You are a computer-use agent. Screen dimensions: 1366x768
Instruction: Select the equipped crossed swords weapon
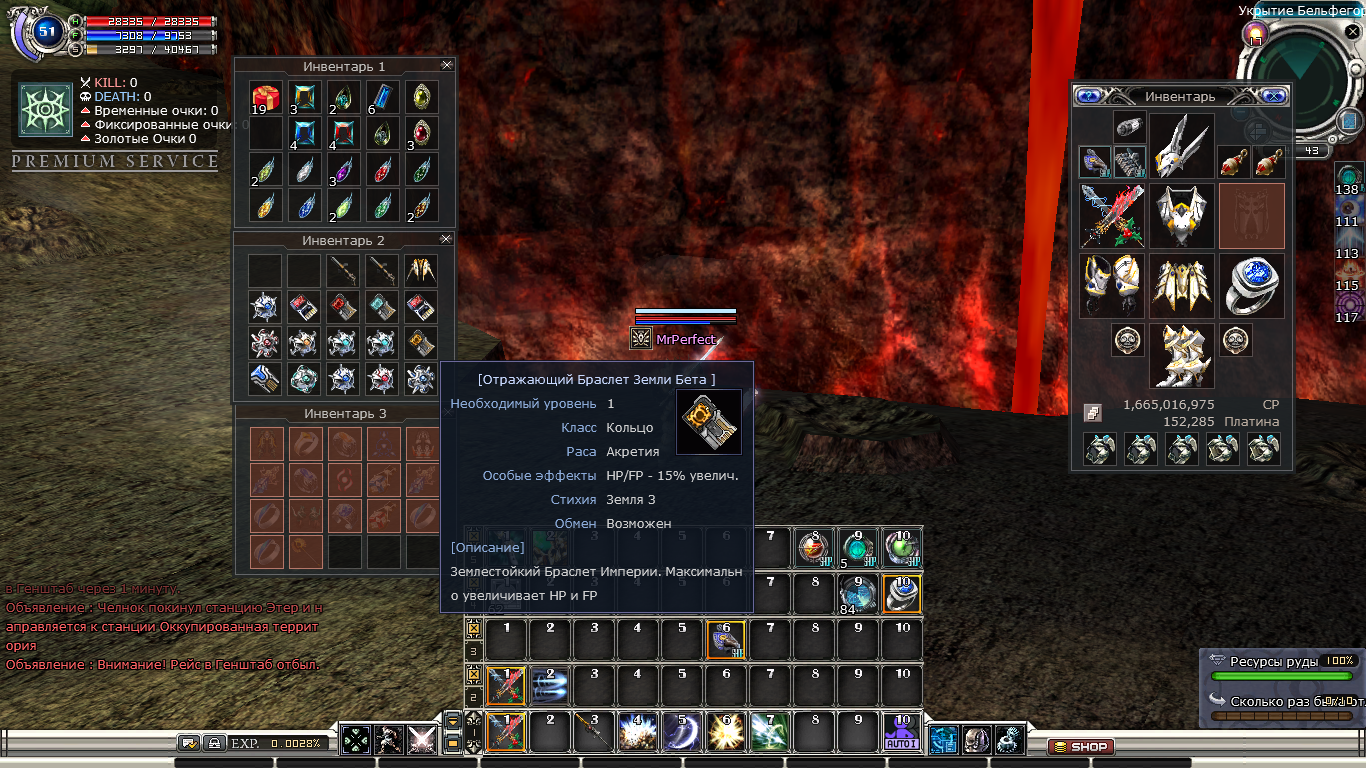click(1111, 215)
